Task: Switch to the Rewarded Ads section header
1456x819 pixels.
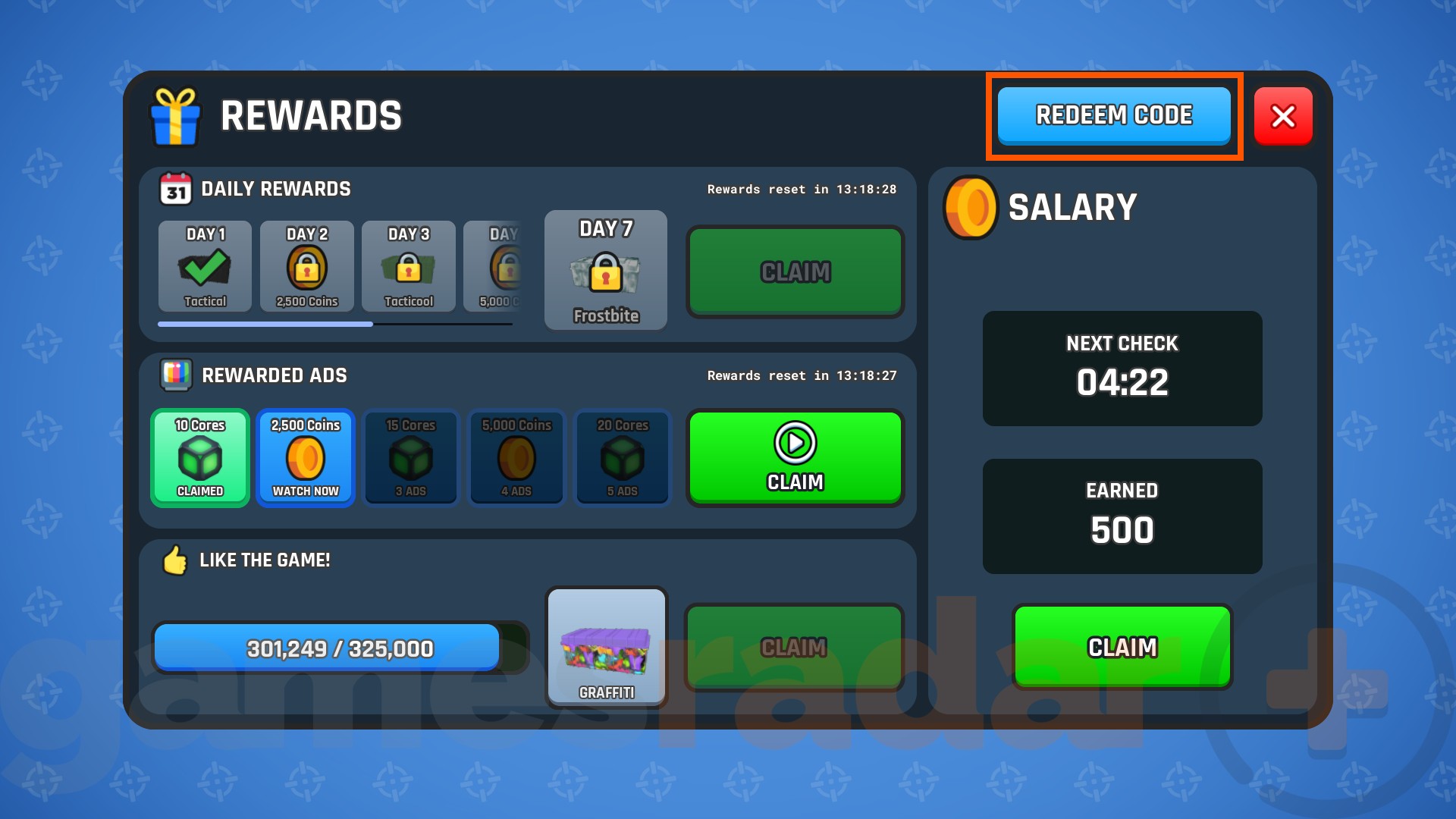Action: (x=274, y=375)
